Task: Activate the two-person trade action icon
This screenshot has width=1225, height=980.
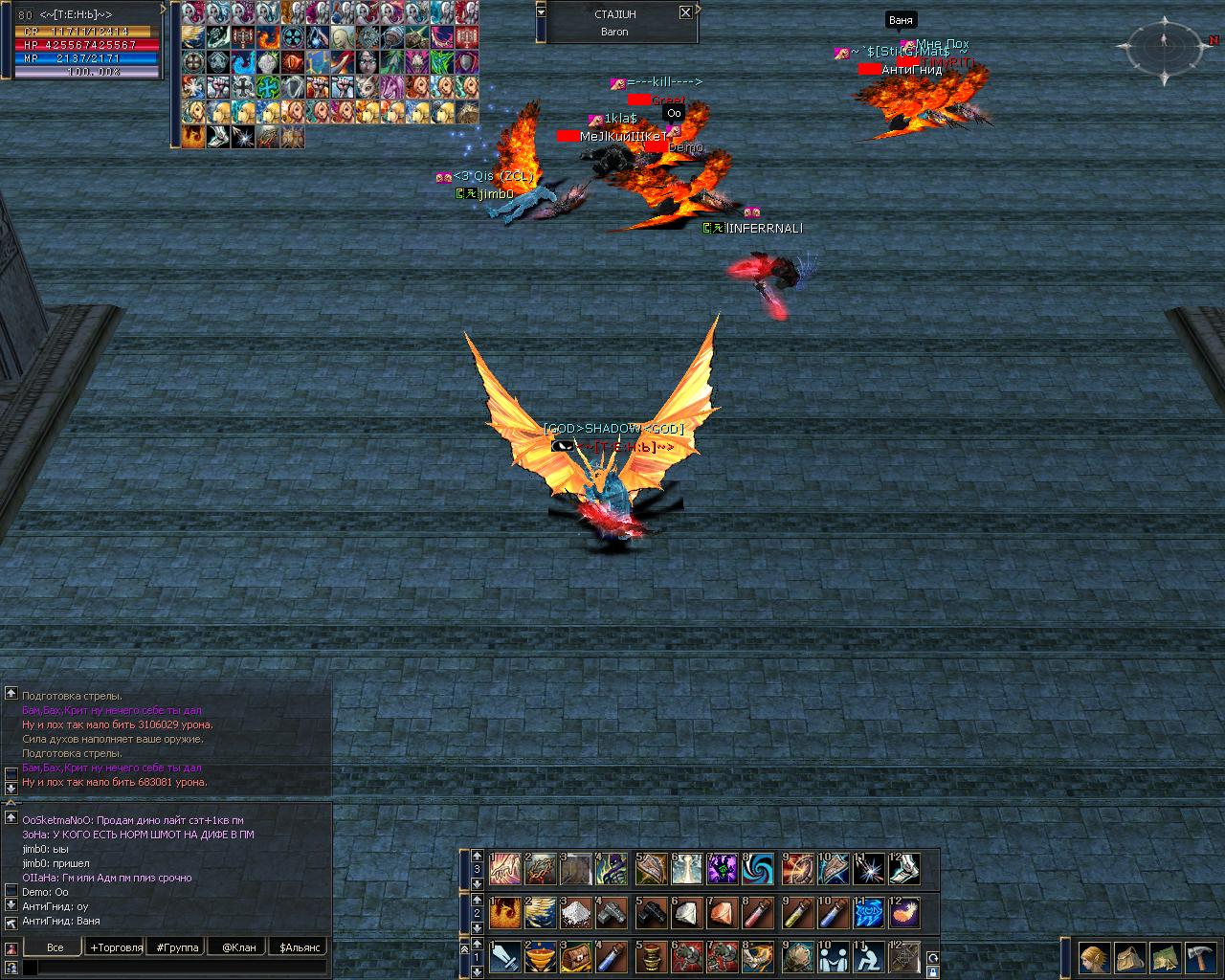Action: click(832, 956)
